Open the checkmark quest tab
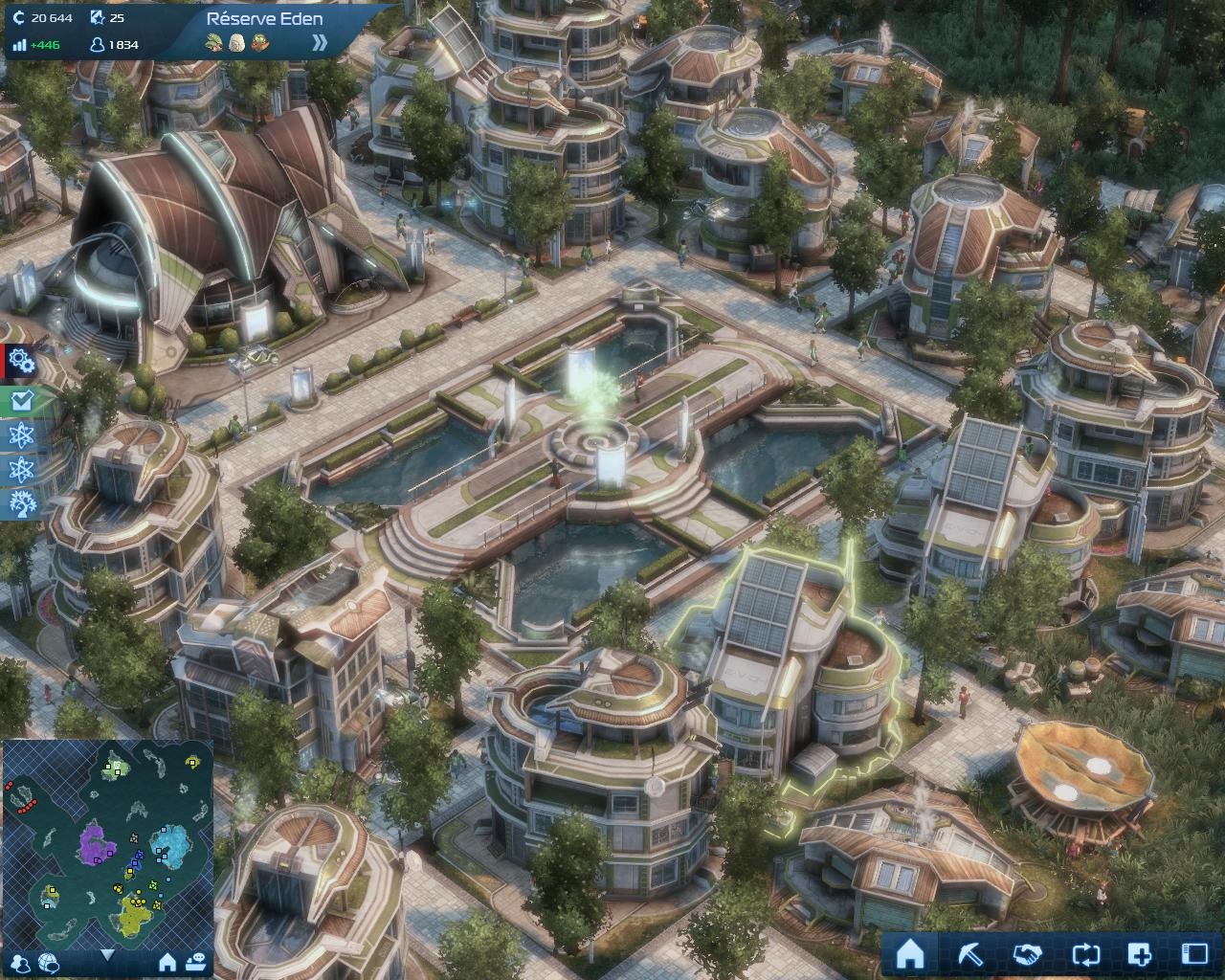Image resolution: width=1225 pixels, height=980 pixels. point(20,401)
